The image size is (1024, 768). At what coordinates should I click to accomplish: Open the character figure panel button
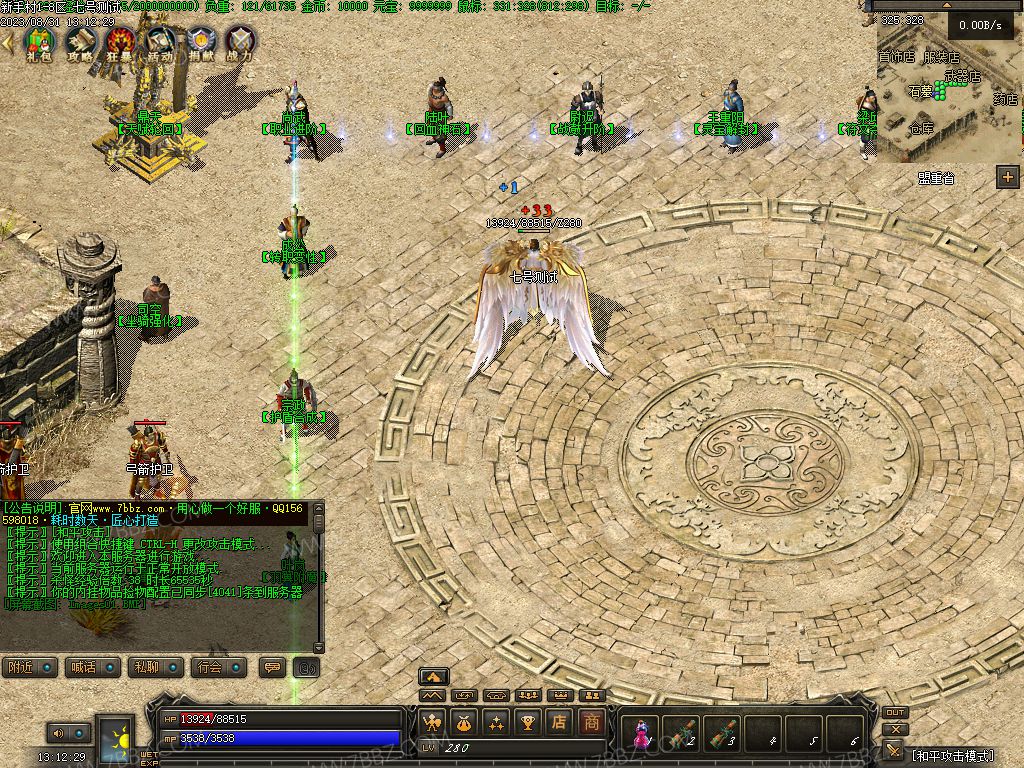[x=432, y=722]
